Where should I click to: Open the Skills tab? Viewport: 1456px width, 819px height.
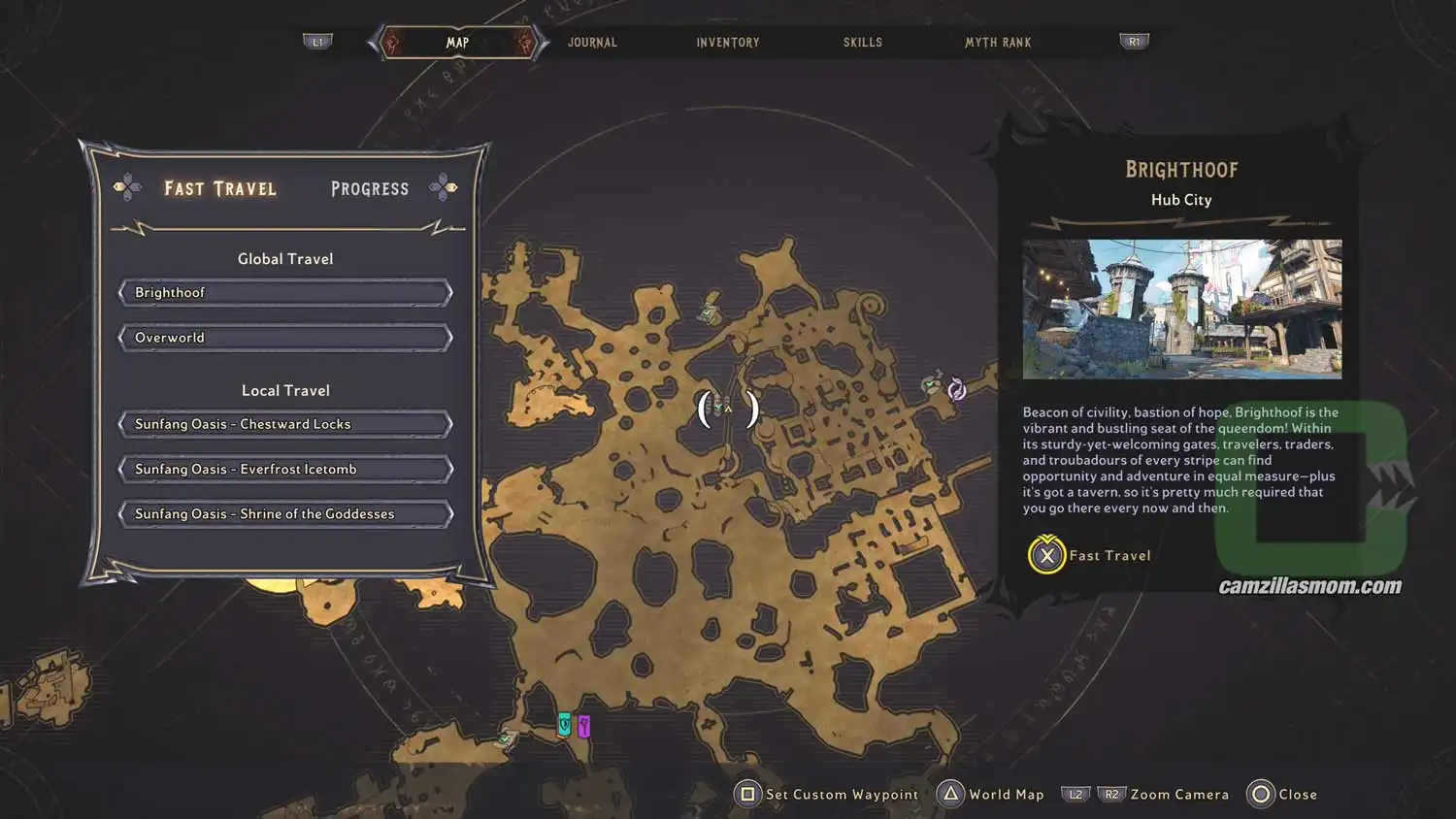862,42
